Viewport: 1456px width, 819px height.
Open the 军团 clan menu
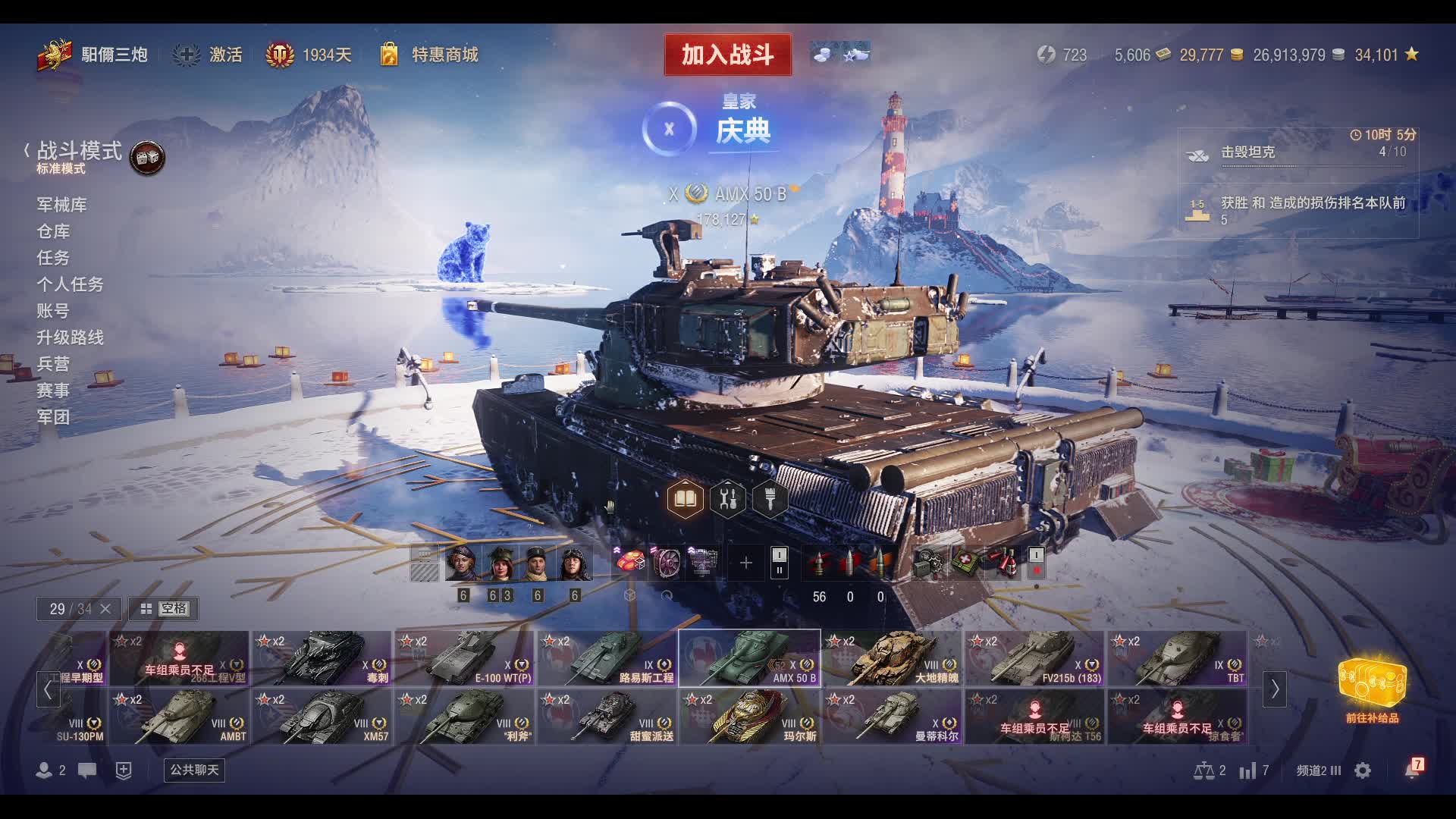[53, 417]
